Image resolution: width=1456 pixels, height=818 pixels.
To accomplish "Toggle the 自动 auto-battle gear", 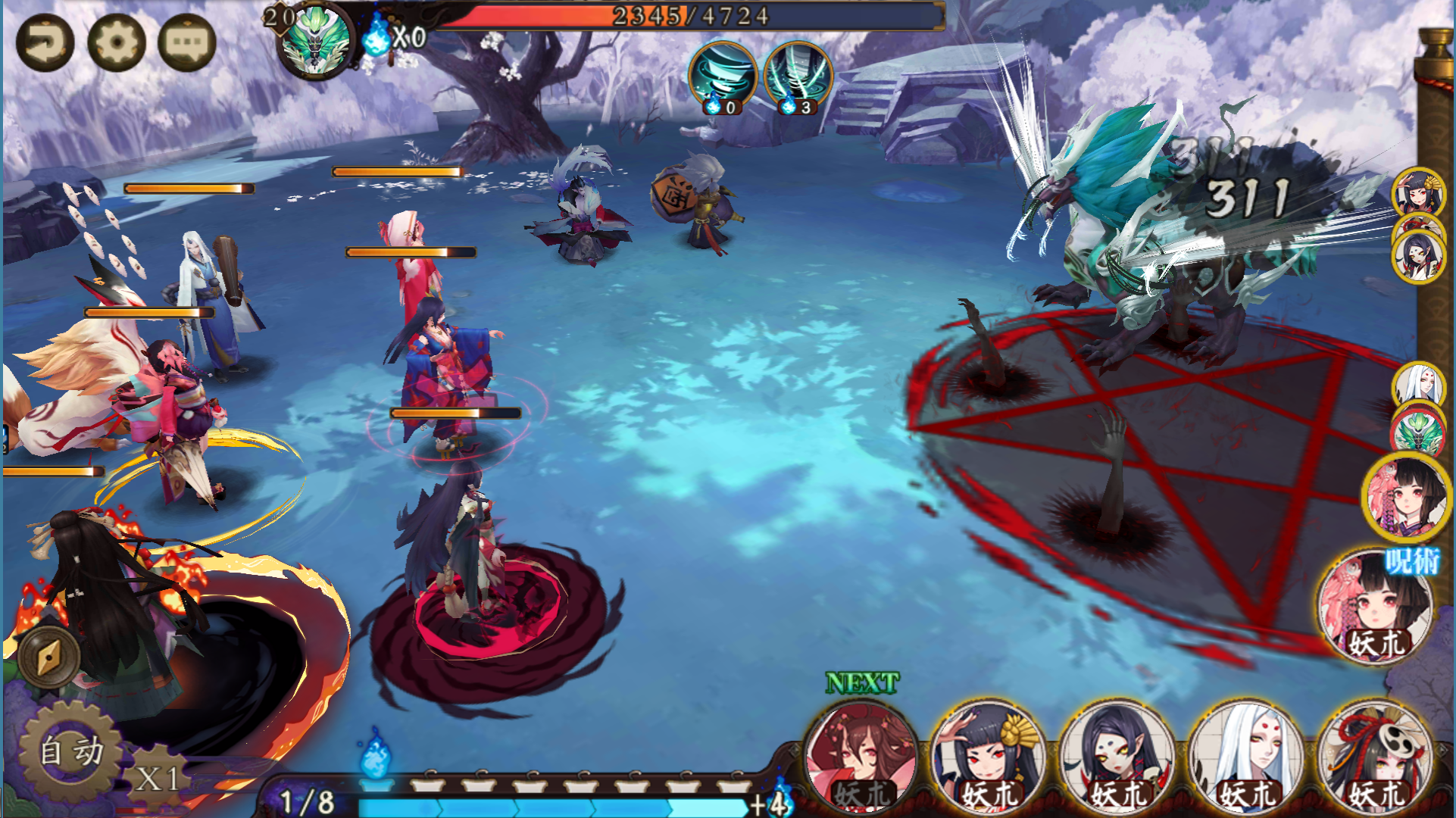I will click(x=71, y=751).
